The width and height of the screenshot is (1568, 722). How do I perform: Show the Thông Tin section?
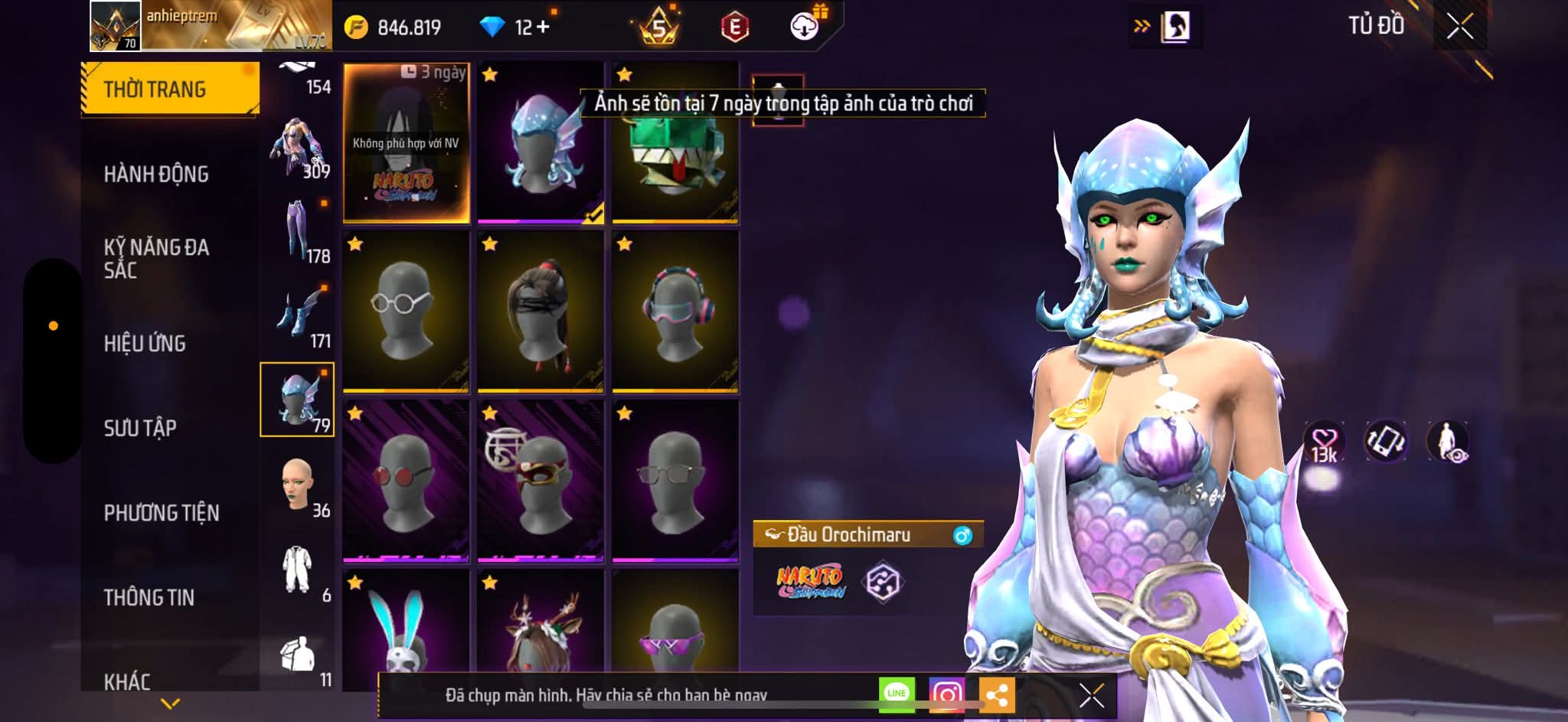pyautogui.click(x=149, y=597)
